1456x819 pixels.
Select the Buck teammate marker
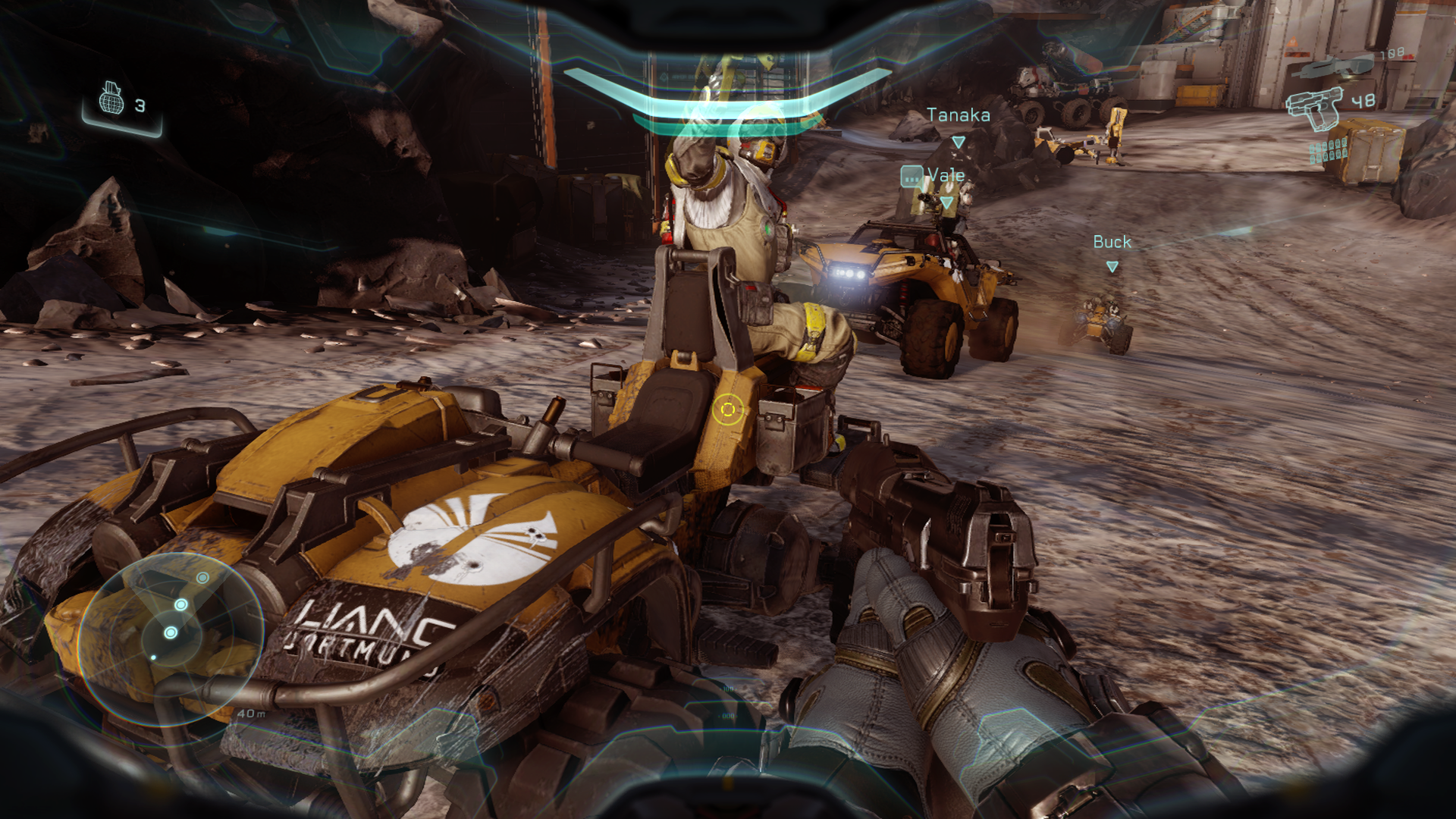[x=1112, y=267]
